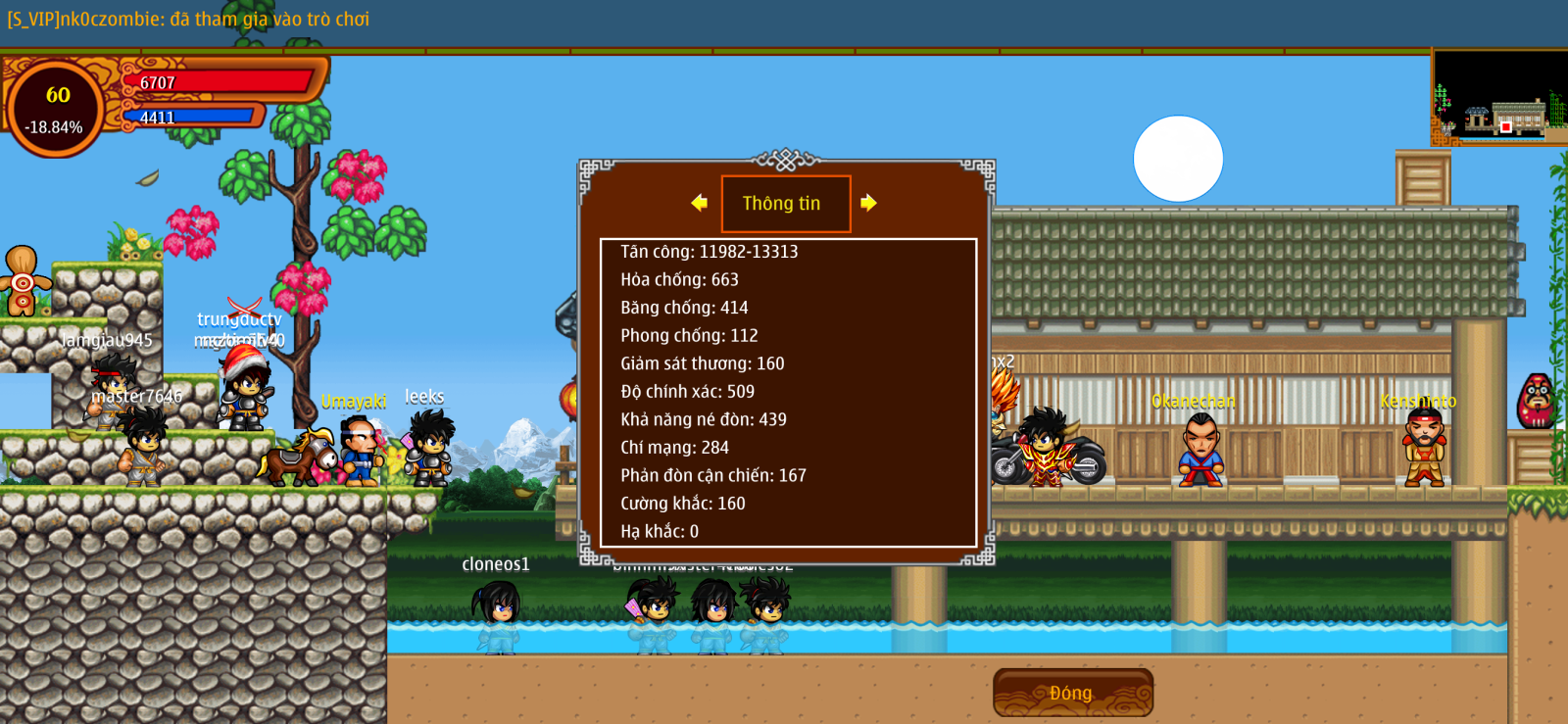The height and width of the screenshot is (724, 1568).
Task: Go to next tab with right arrow
Action: click(868, 203)
